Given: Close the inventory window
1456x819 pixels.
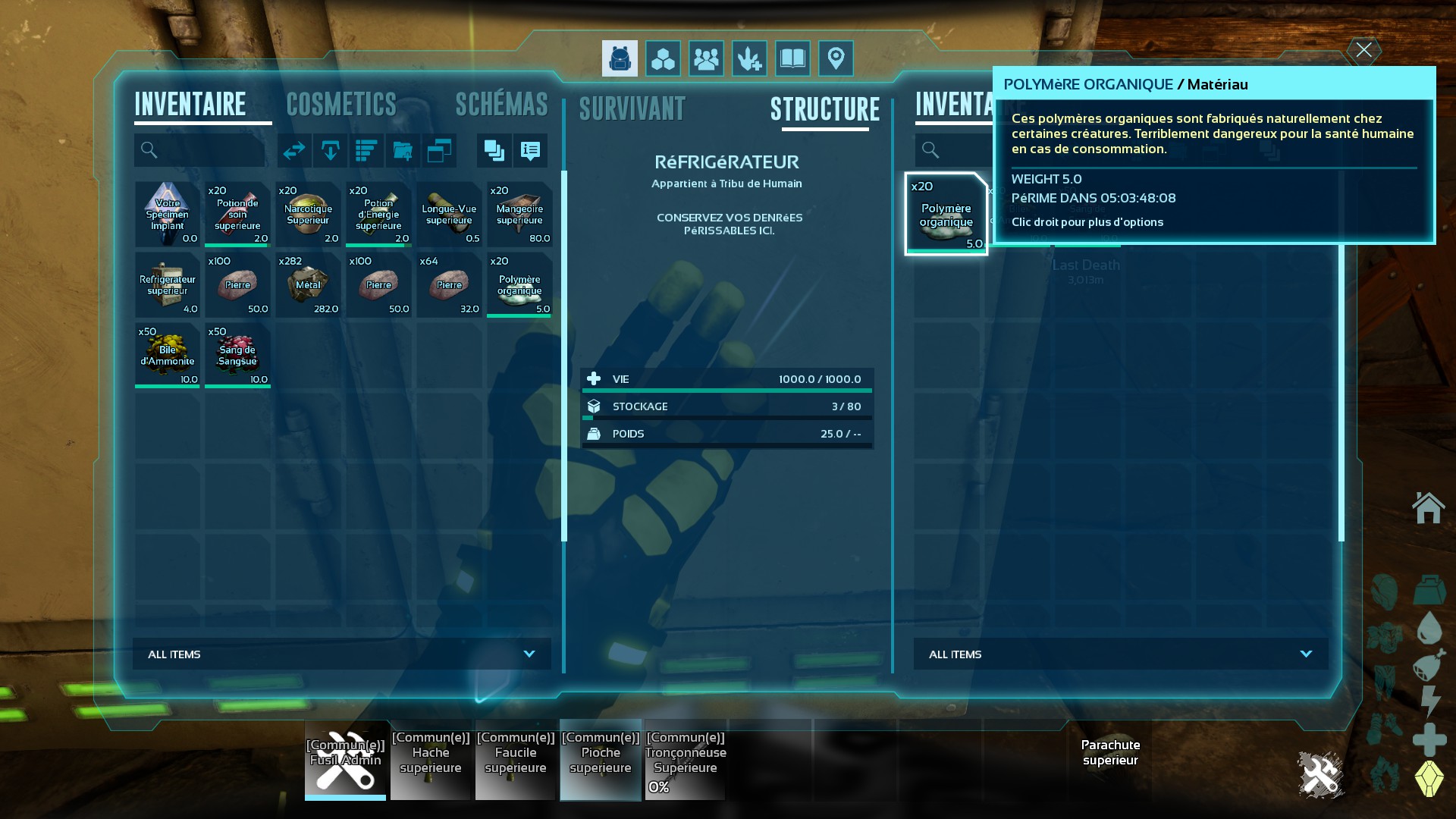Looking at the screenshot, I should [1363, 50].
